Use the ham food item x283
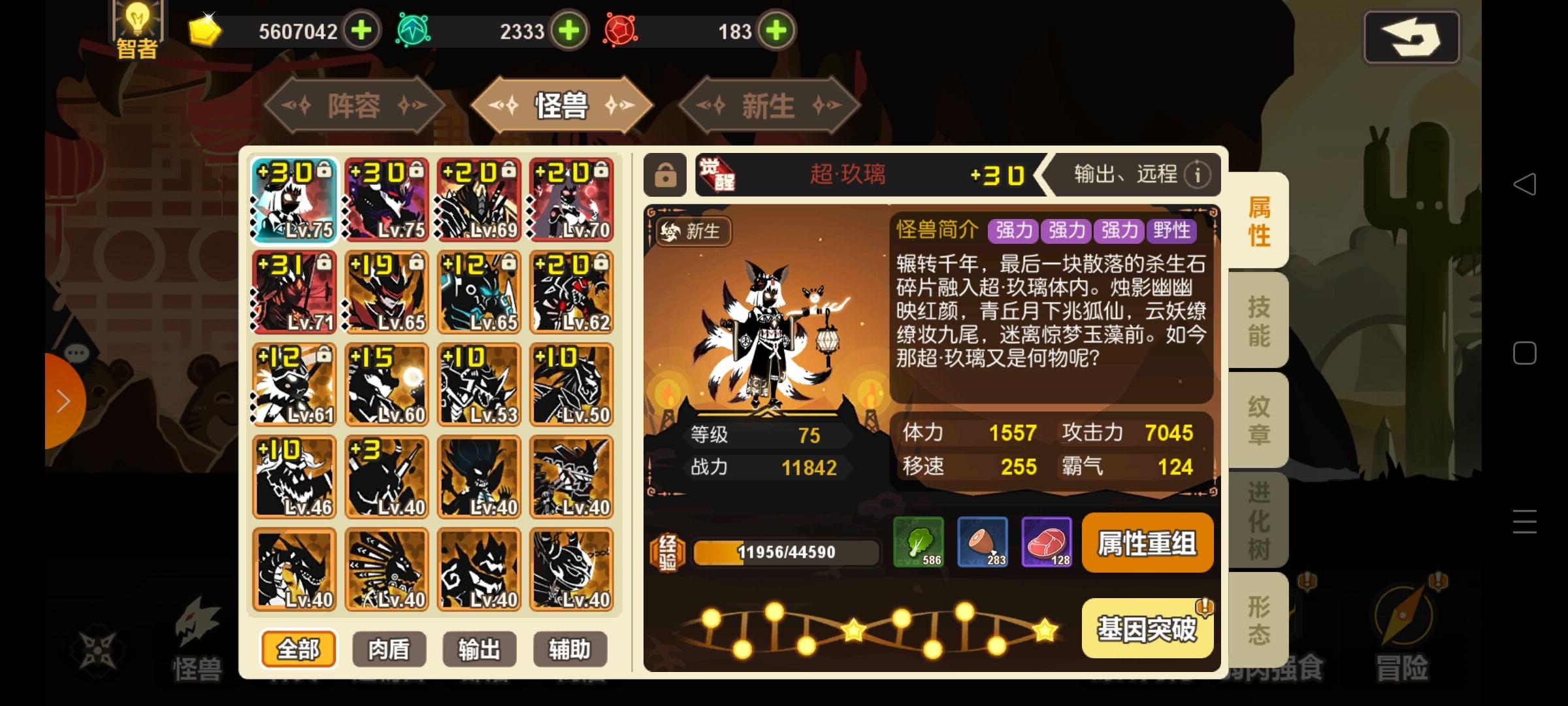Viewport: 1568px width, 706px height. (984, 543)
